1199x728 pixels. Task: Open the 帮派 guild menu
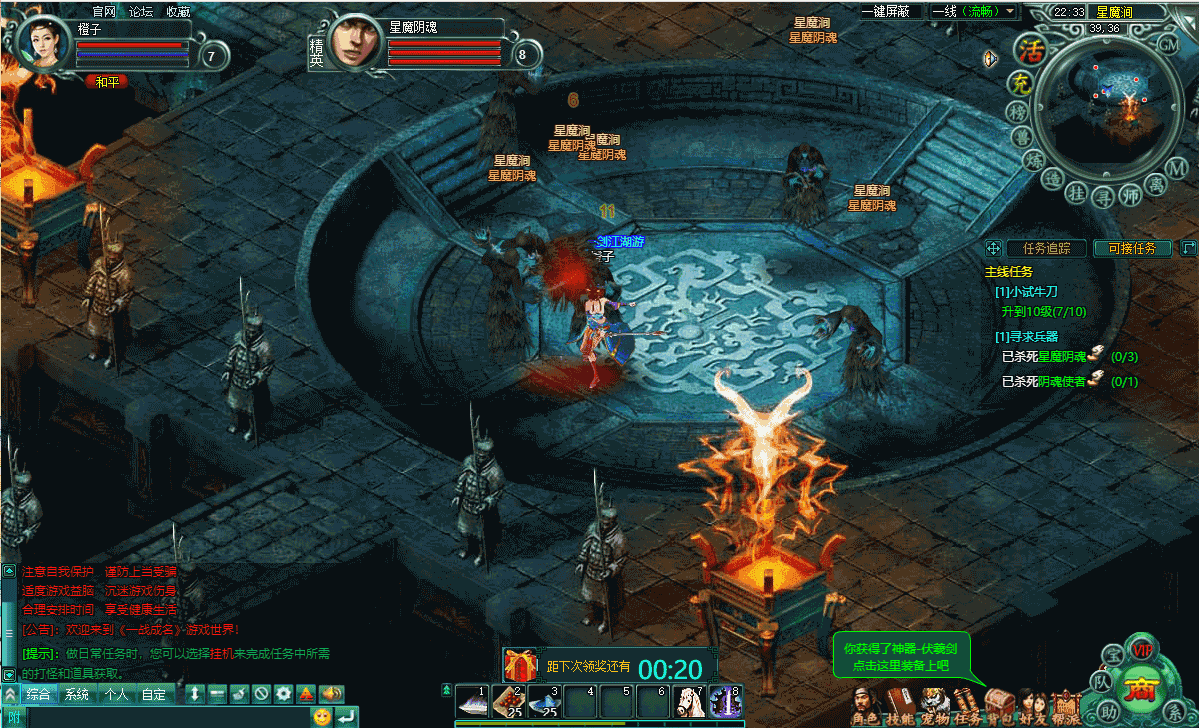[1066, 705]
